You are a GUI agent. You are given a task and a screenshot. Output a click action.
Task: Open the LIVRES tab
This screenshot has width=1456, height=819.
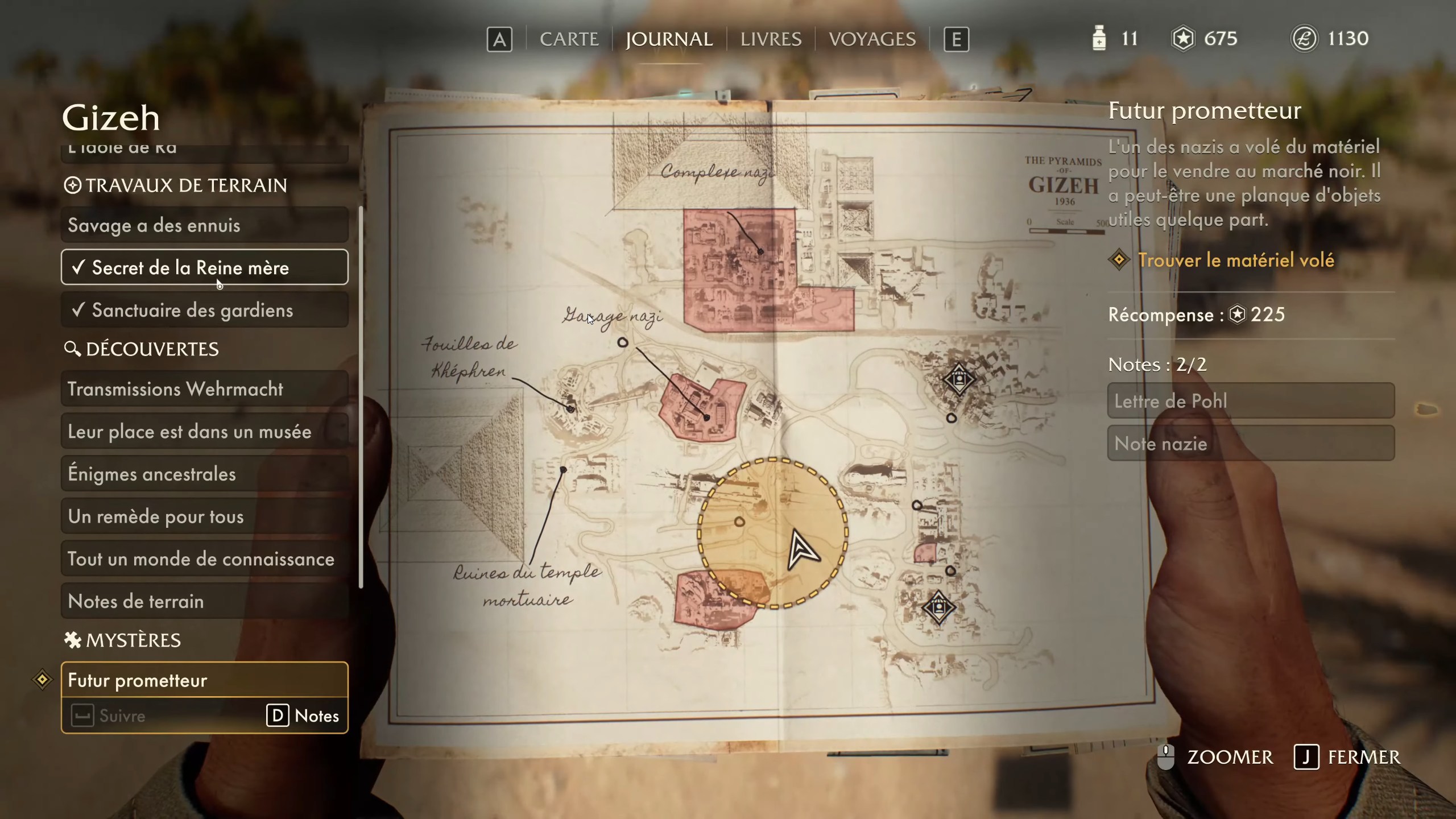tap(771, 39)
